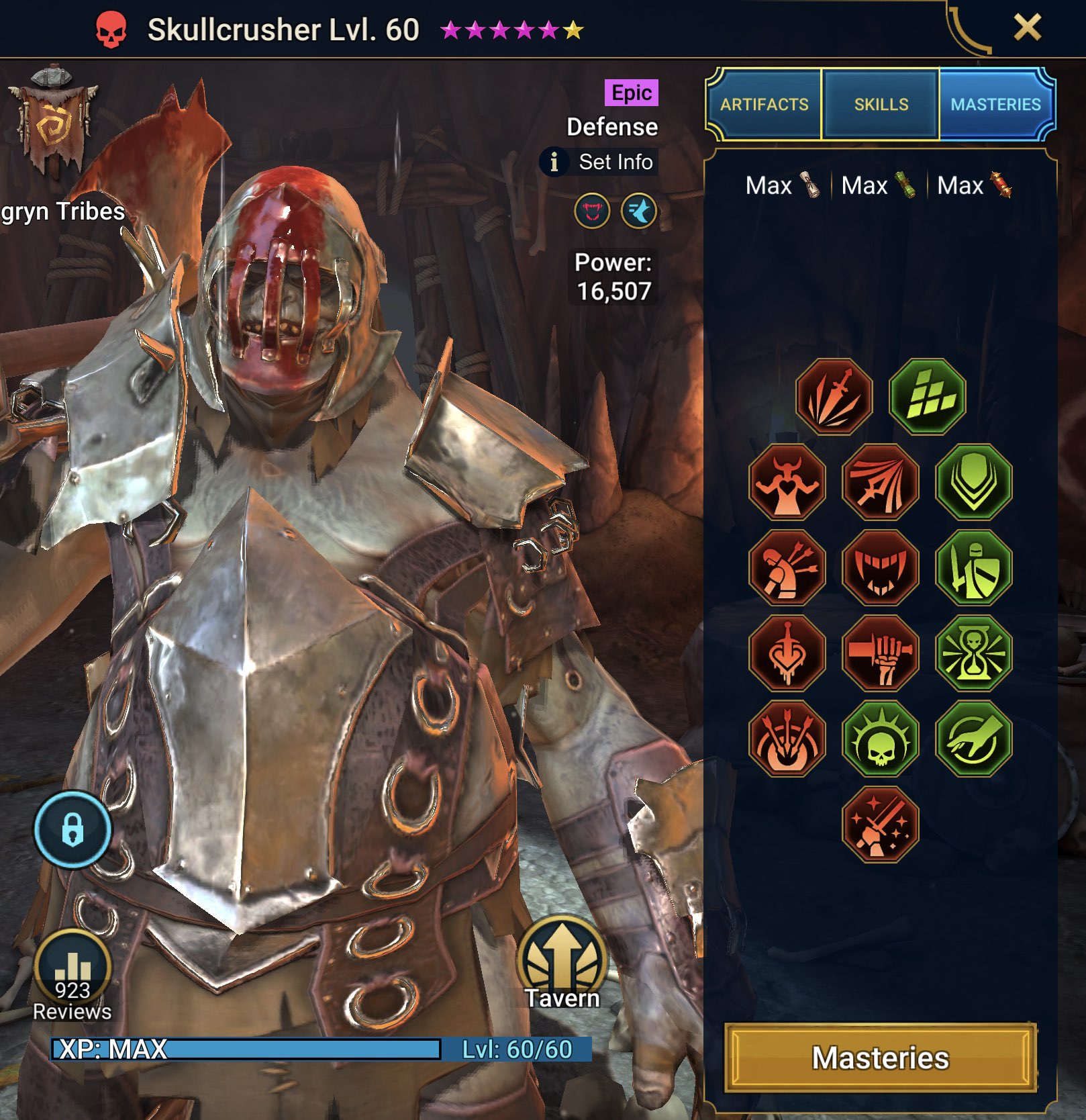
Task: Select the Helmsmasher mastery at the bottom
Action: [x=879, y=827]
